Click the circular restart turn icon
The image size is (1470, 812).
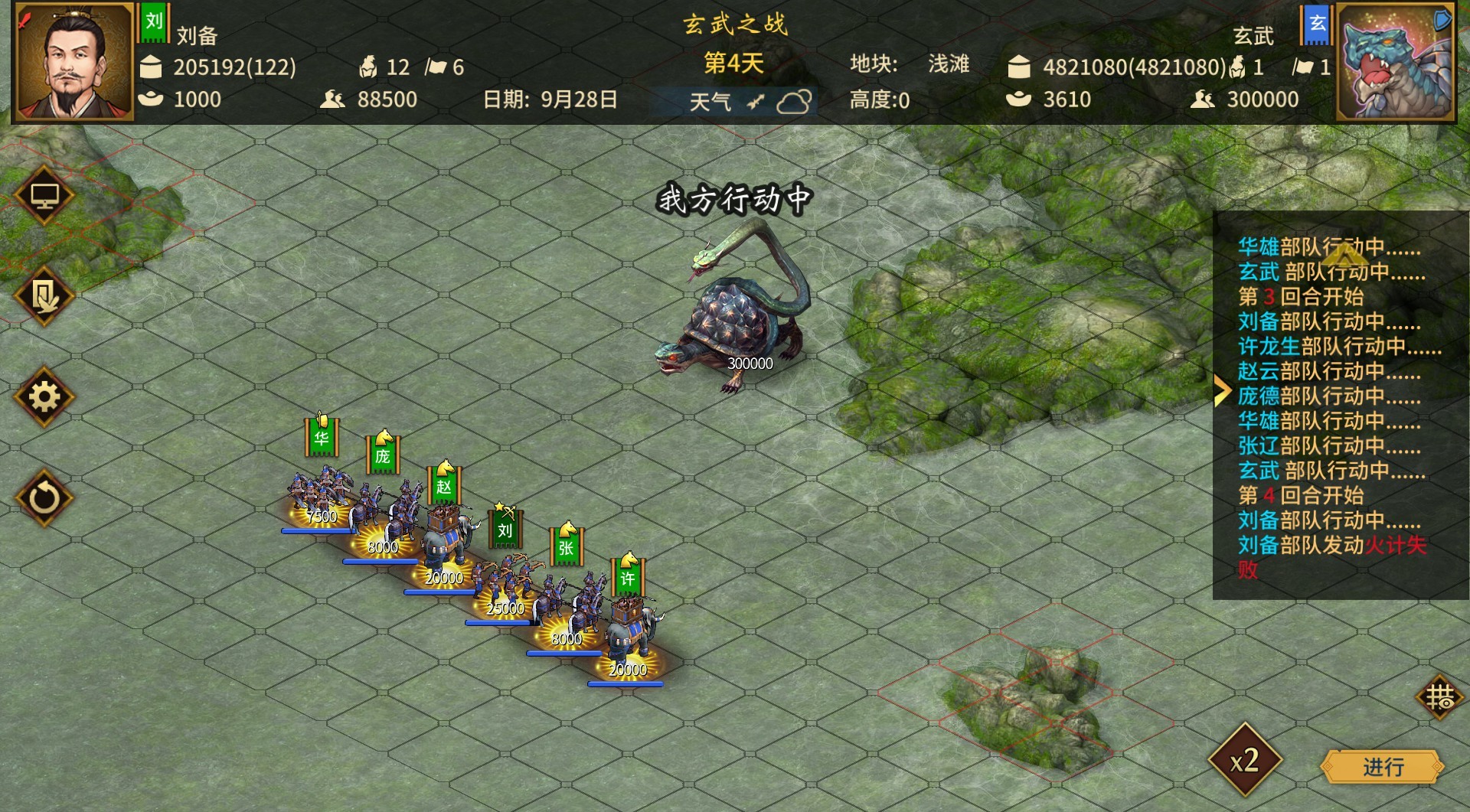click(44, 497)
